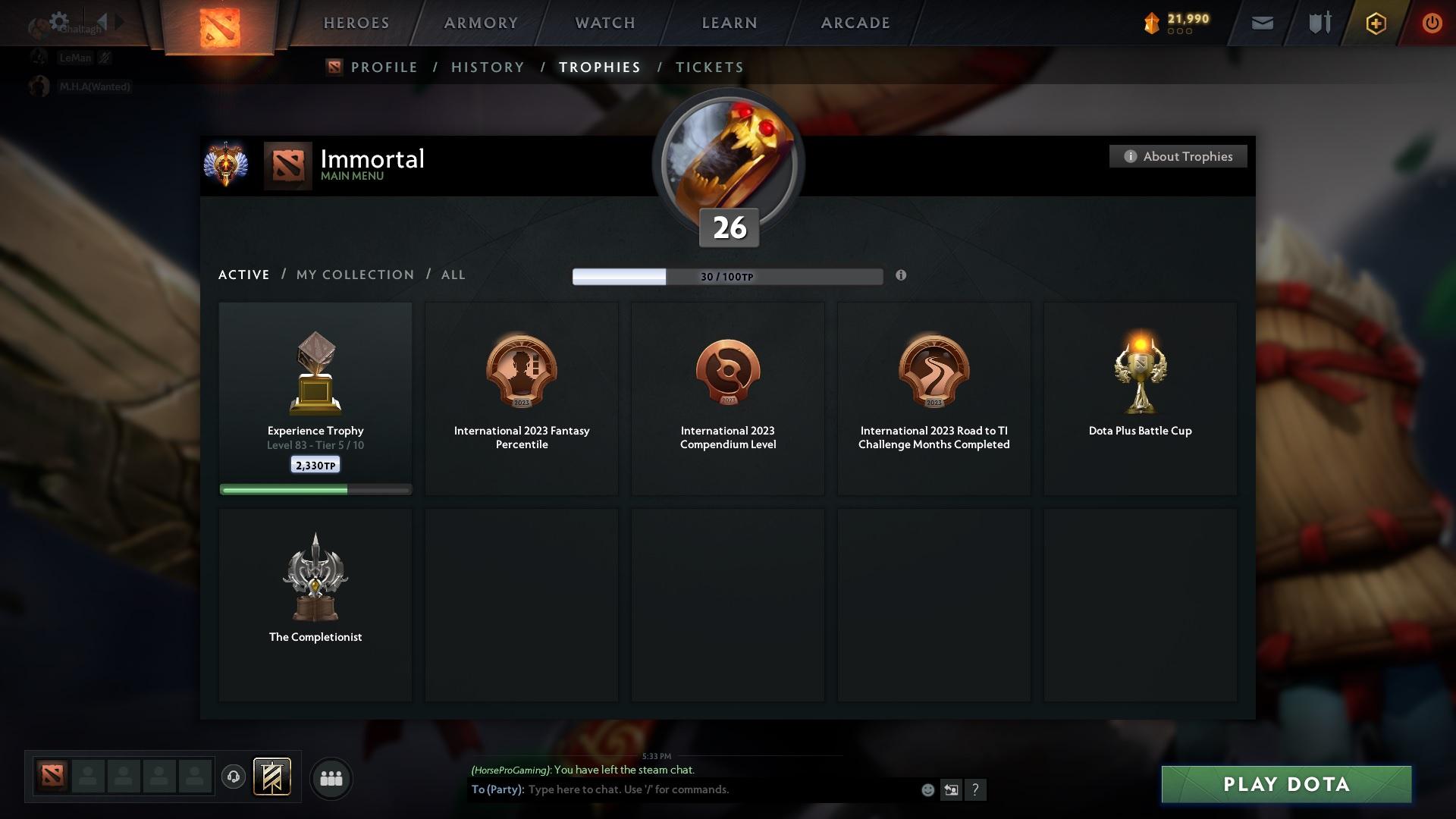Screen dimensions: 1456x819
Task: Click the 30/100TP progress bar
Action: coord(728,276)
